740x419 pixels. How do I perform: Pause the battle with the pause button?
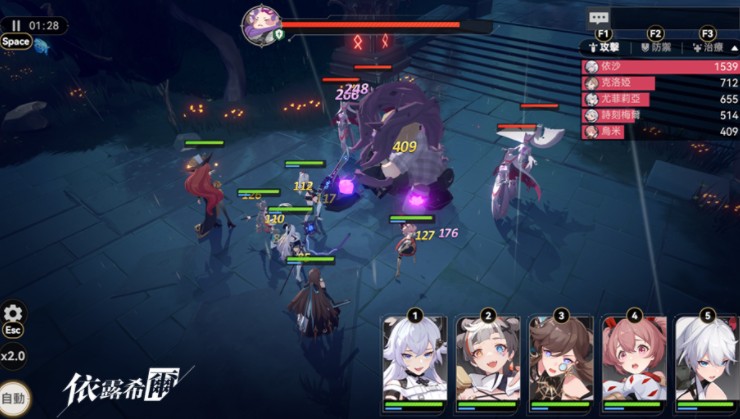pyautogui.click(x=16, y=25)
